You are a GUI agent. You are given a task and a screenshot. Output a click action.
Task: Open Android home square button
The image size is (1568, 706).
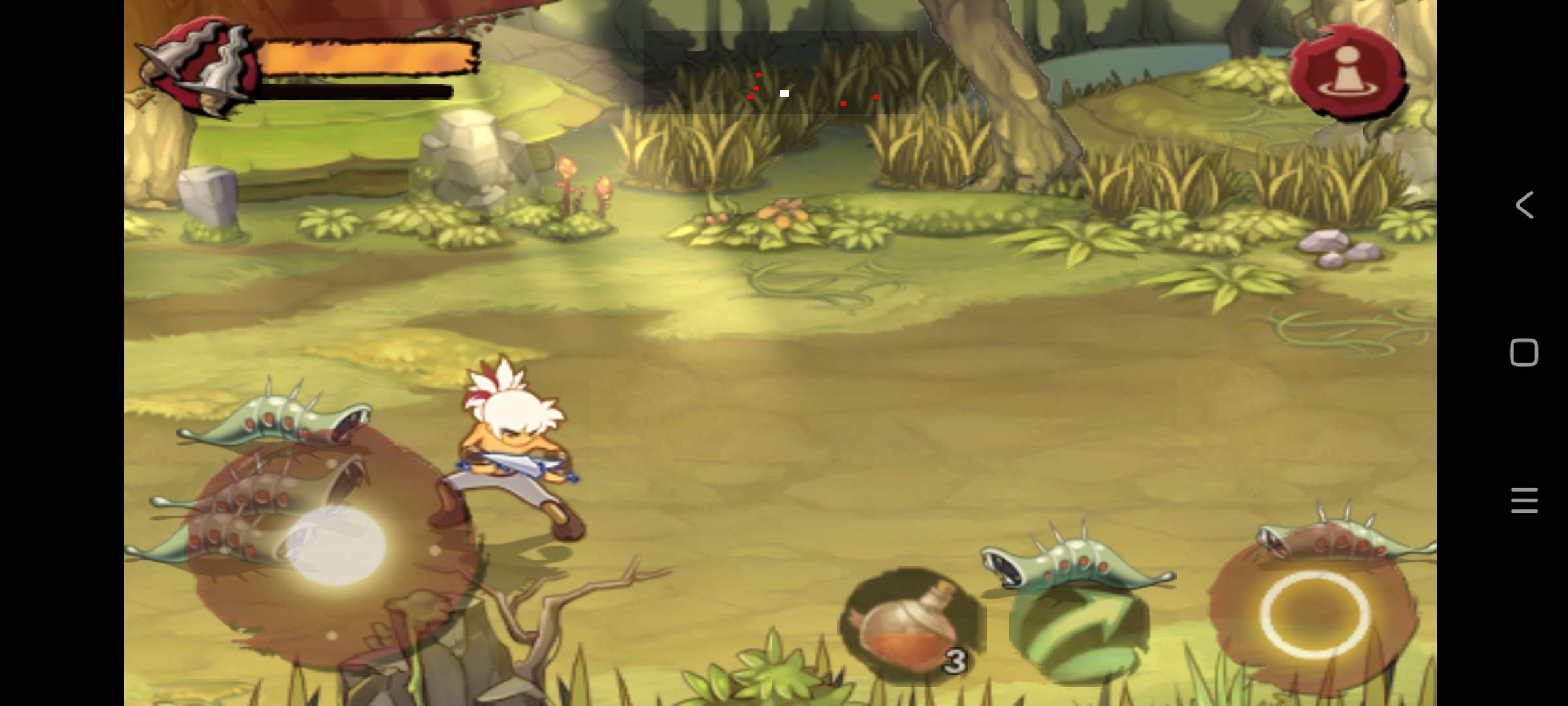click(x=1524, y=353)
